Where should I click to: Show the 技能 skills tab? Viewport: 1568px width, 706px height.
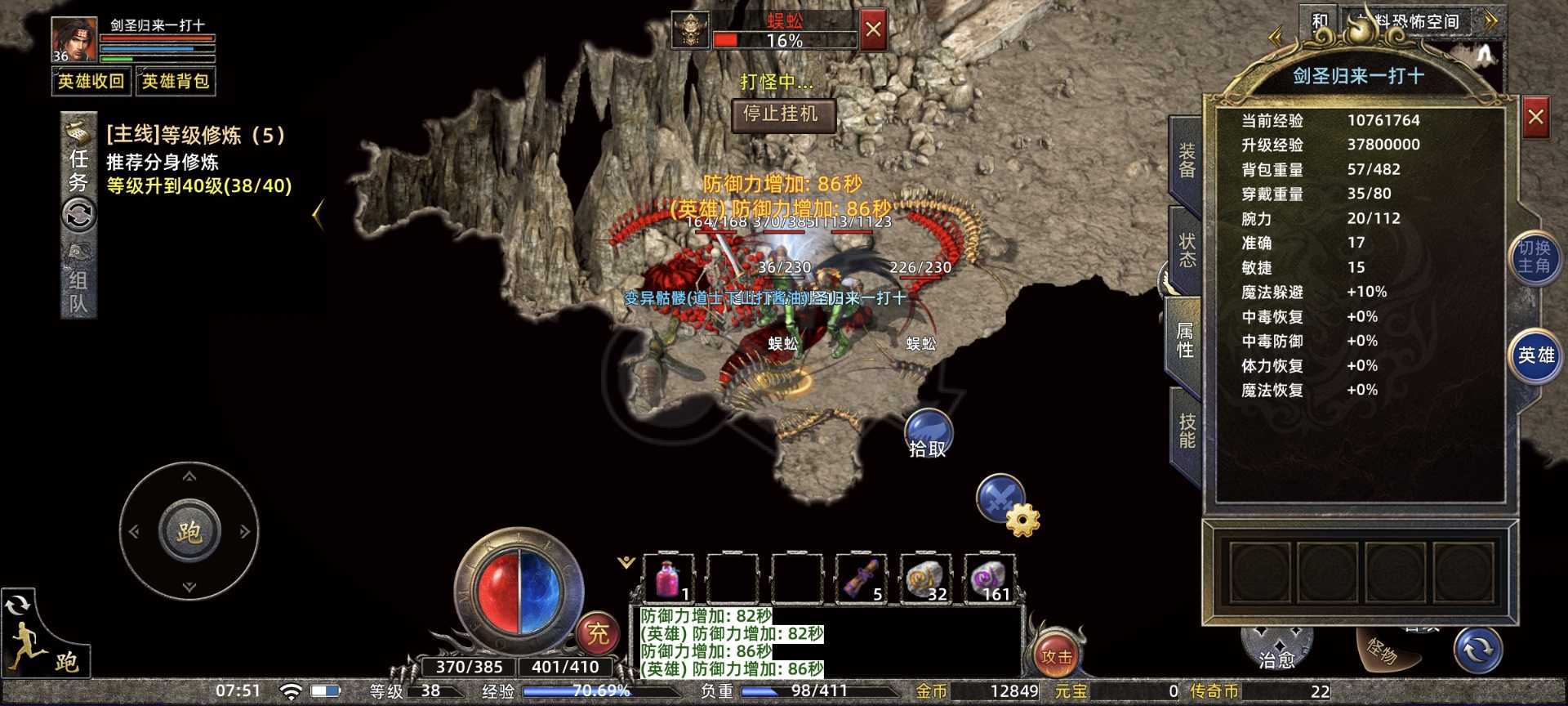[x=1186, y=431]
